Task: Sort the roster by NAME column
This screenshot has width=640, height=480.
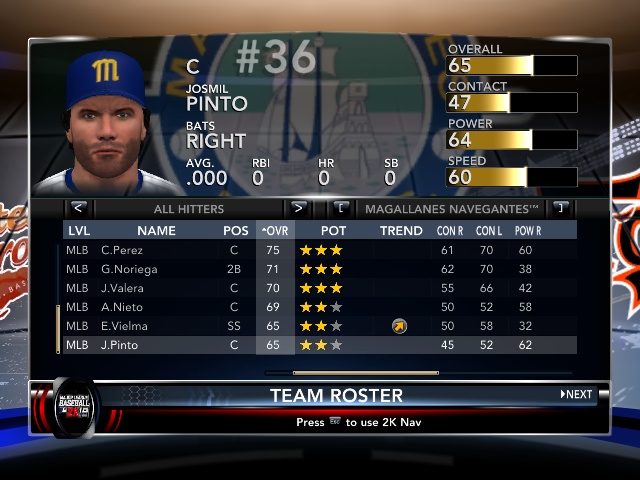Action: pyautogui.click(x=156, y=231)
